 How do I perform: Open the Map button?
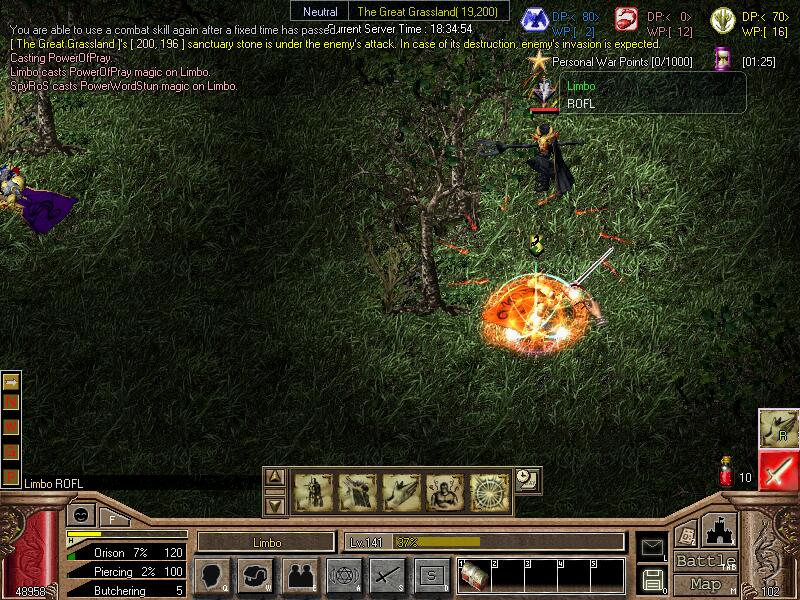point(706,584)
